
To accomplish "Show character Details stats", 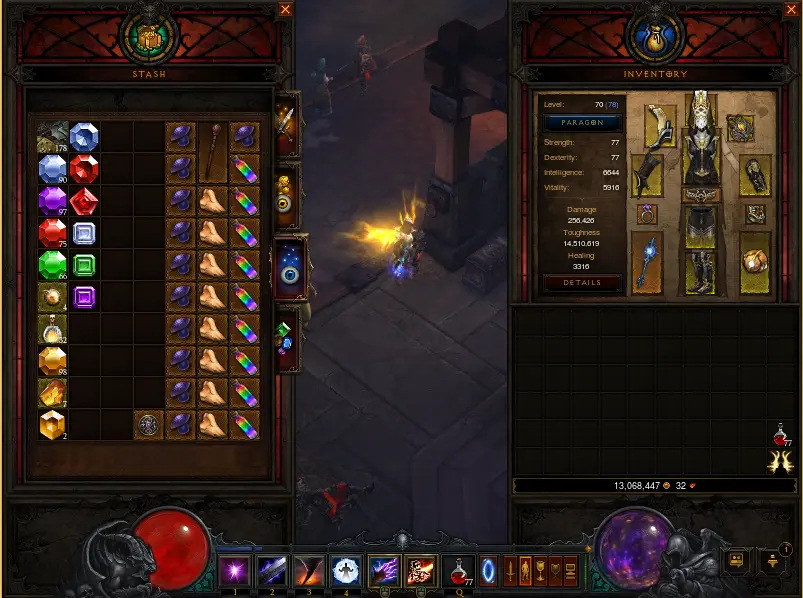I will pos(582,283).
